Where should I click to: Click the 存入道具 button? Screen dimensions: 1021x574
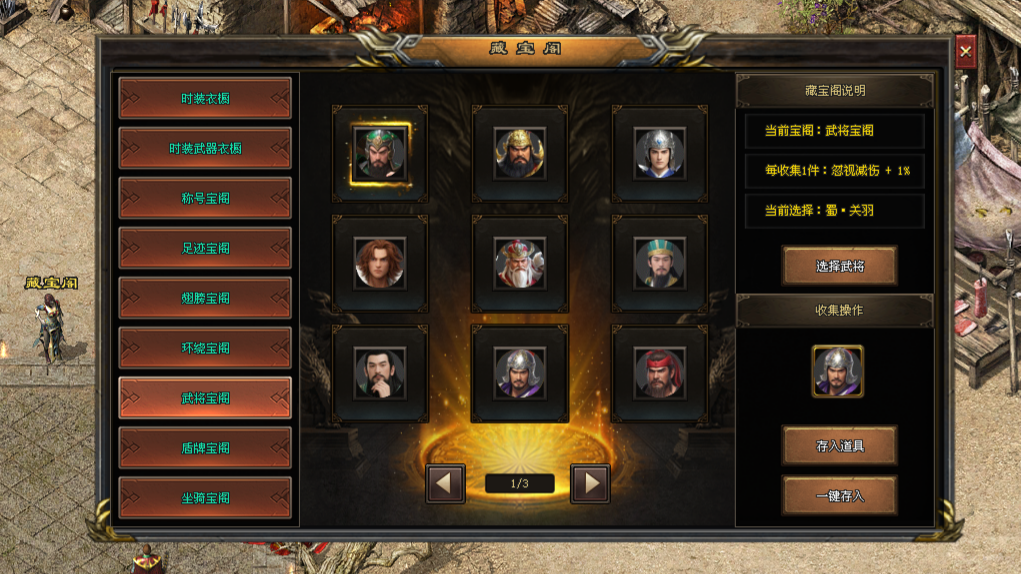pos(839,445)
